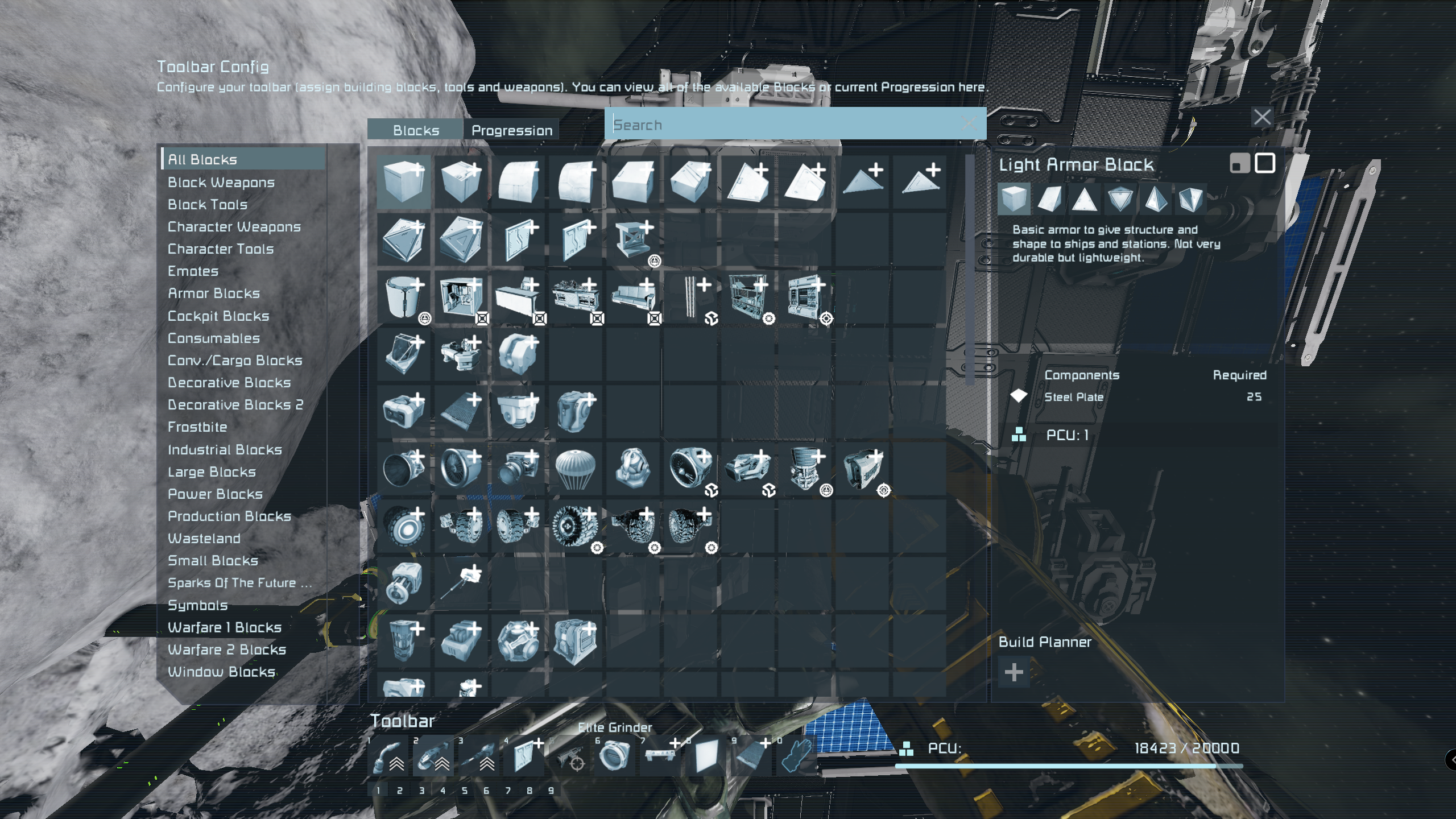Image resolution: width=1456 pixels, height=819 pixels.
Task: Open the Window Blocks category
Action: point(221,672)
